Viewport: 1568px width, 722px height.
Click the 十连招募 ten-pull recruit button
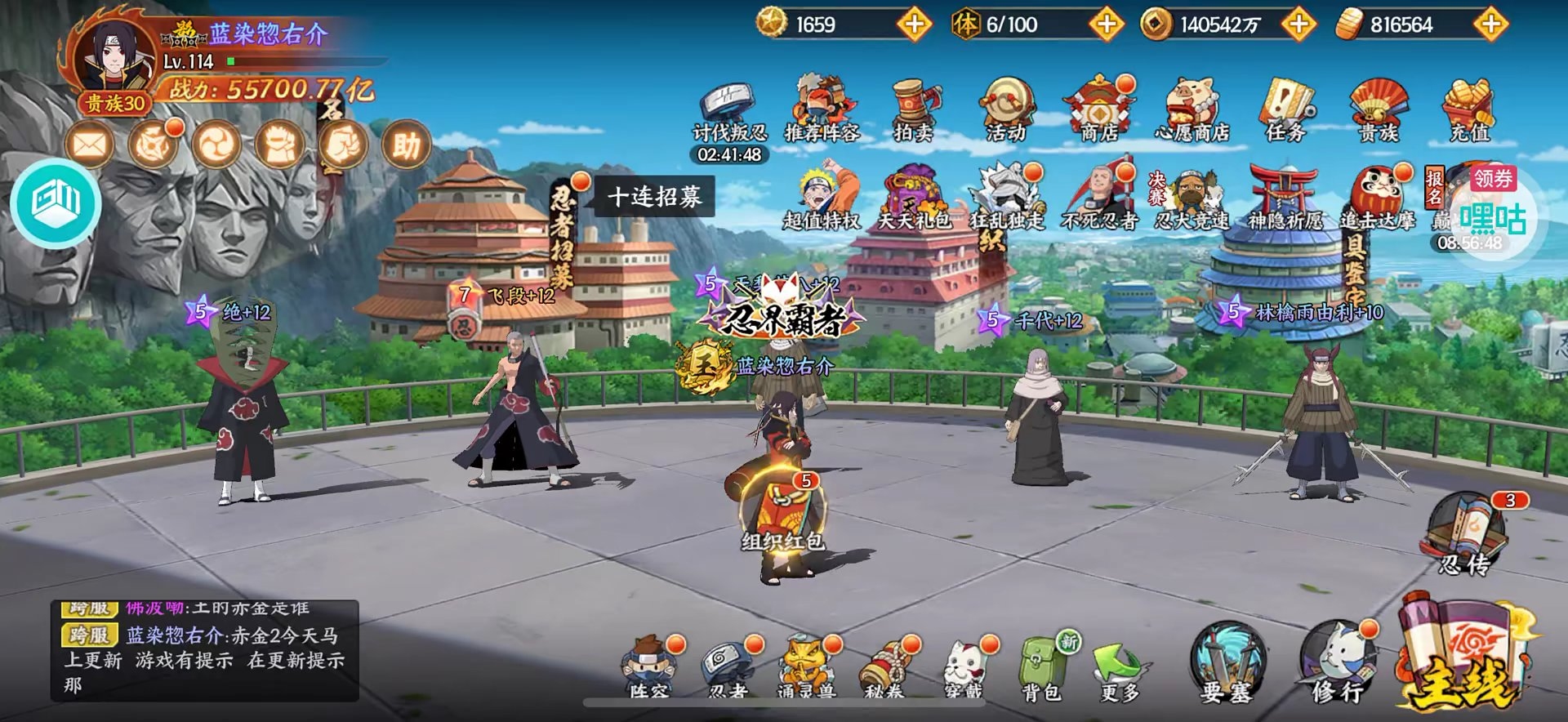point(654,197)
